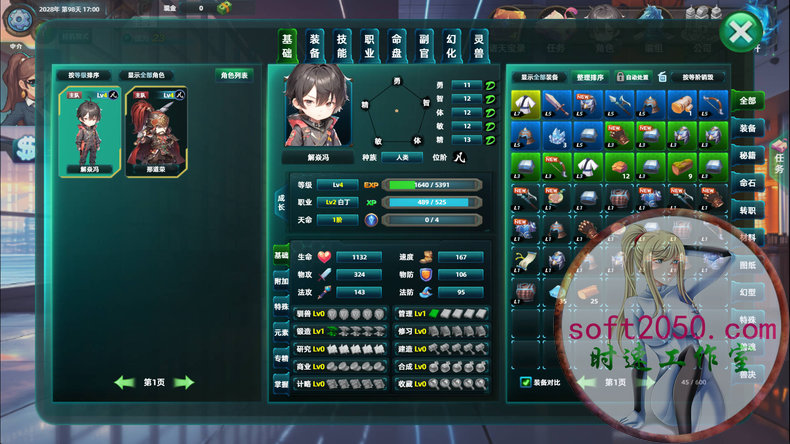
Task: Open the 技能 skills tab
Action: (x=342, y=45)
